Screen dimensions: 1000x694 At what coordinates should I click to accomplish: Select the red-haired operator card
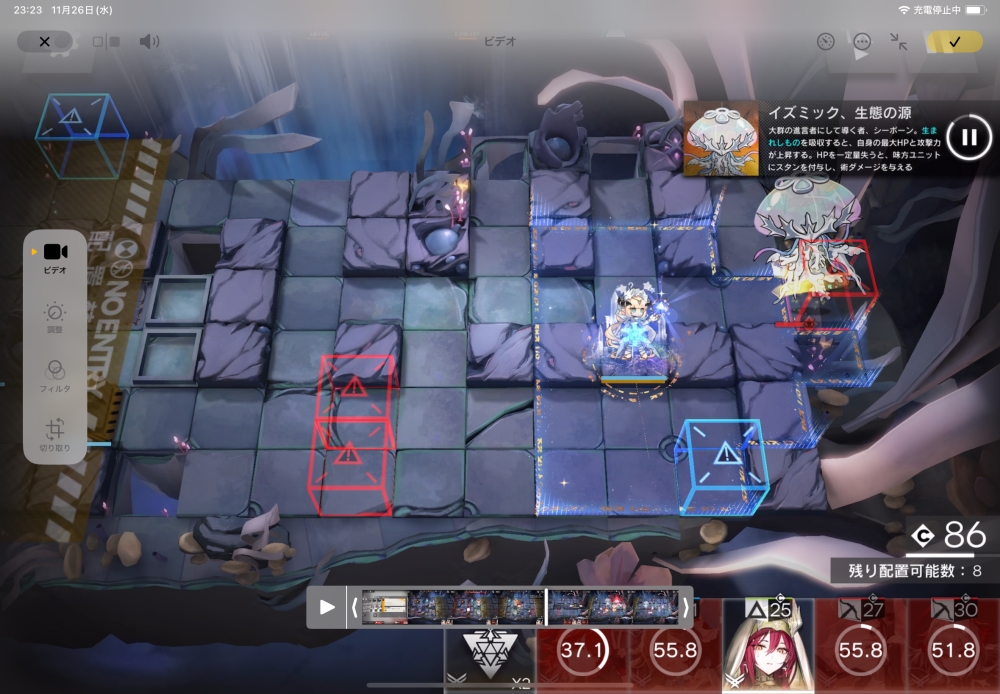[767, 647]
